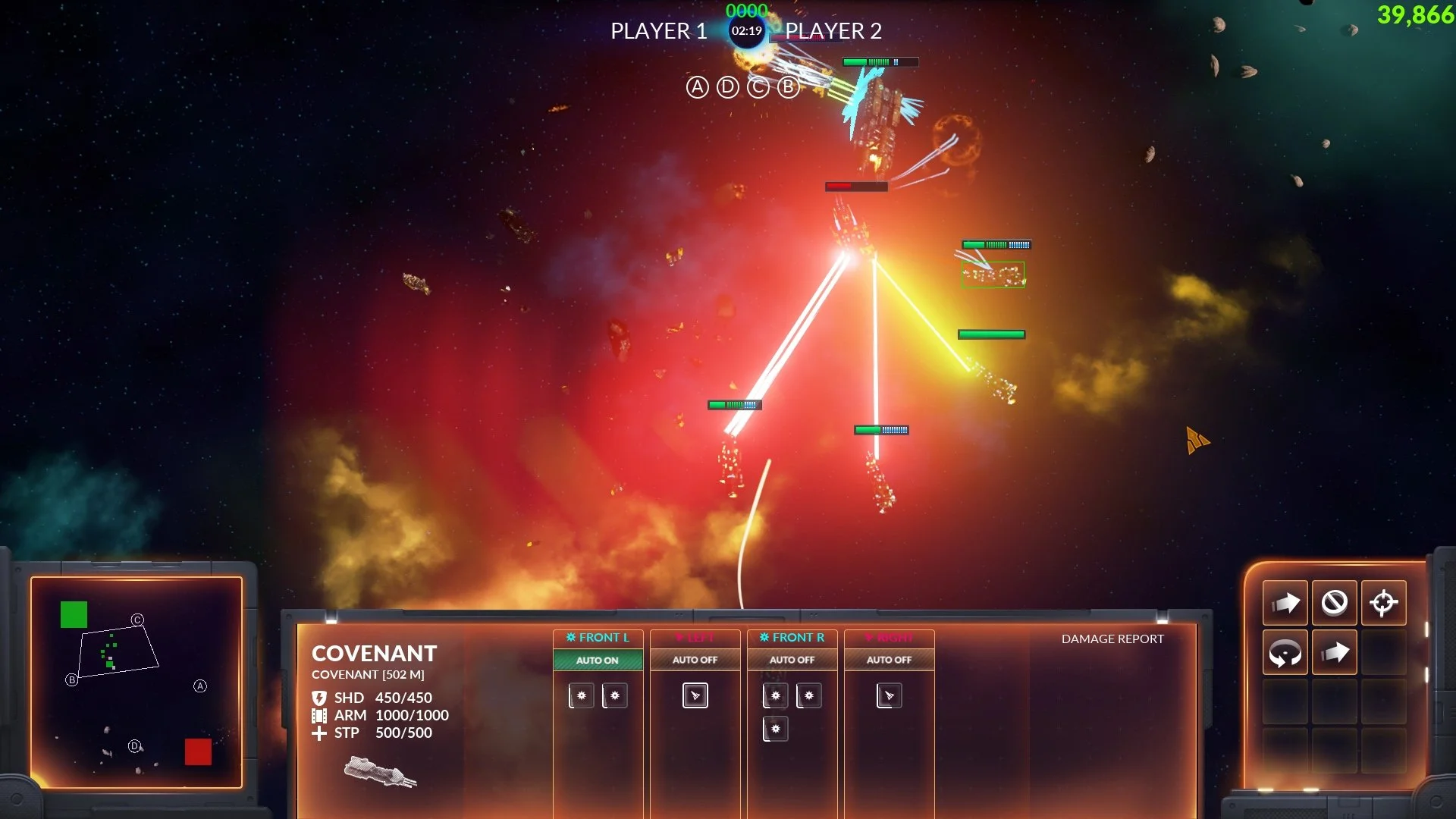Viewport: 1456px width, 819px height.
Task: Toggle the Front L auto-fire button
Action: click(x=598, y=661)
